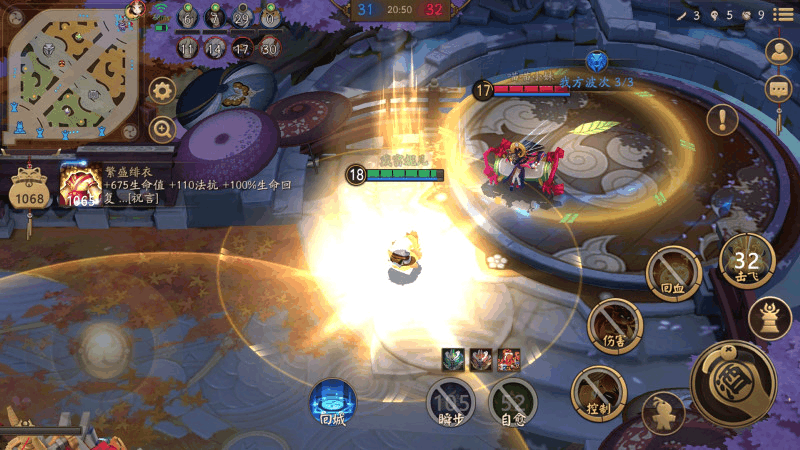Send an alert with the exclamation button
The height and width of the screenshot is (450, 800).
(x=721, y=120)
